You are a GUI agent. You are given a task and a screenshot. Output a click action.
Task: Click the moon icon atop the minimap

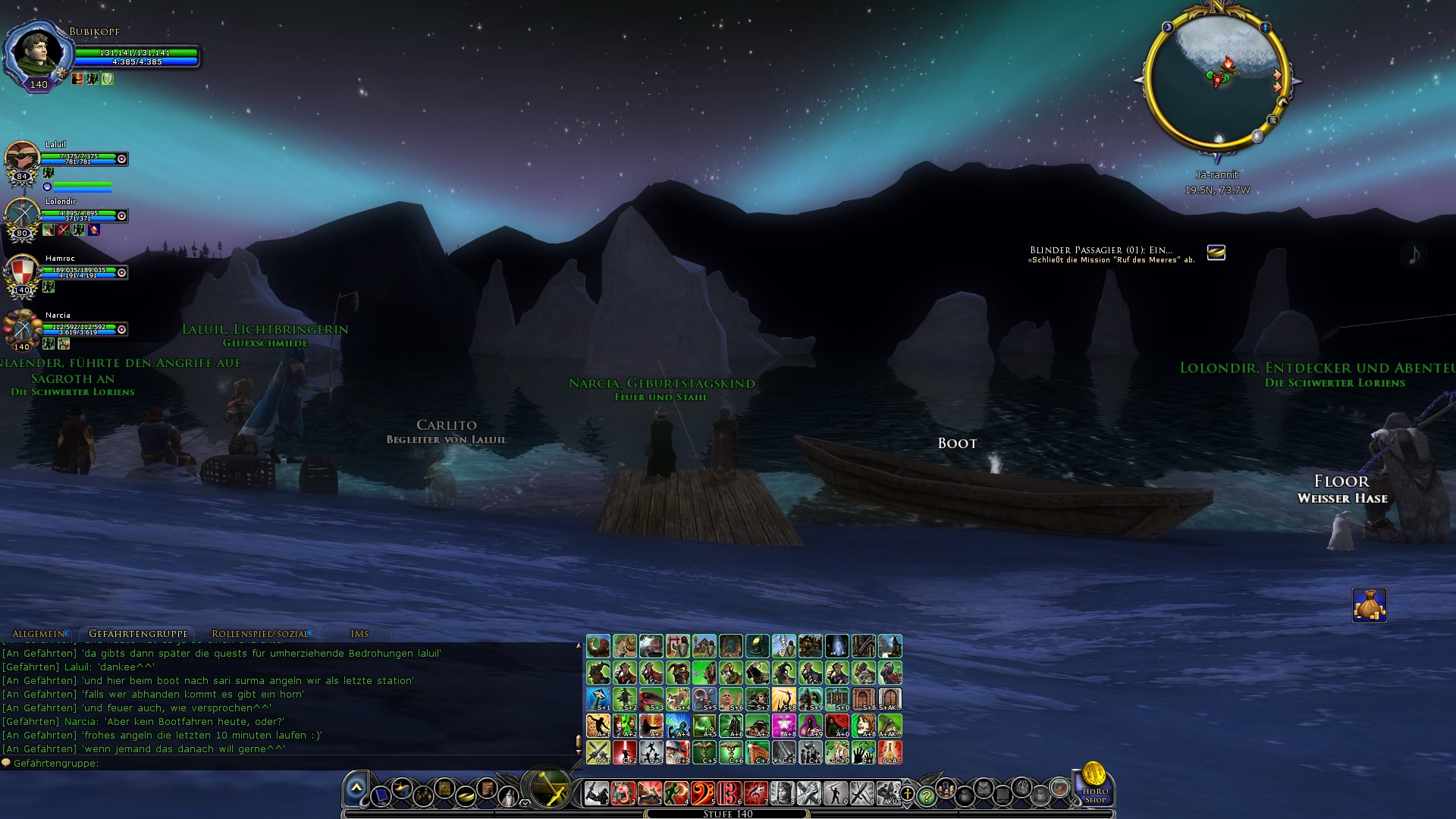1168,27
